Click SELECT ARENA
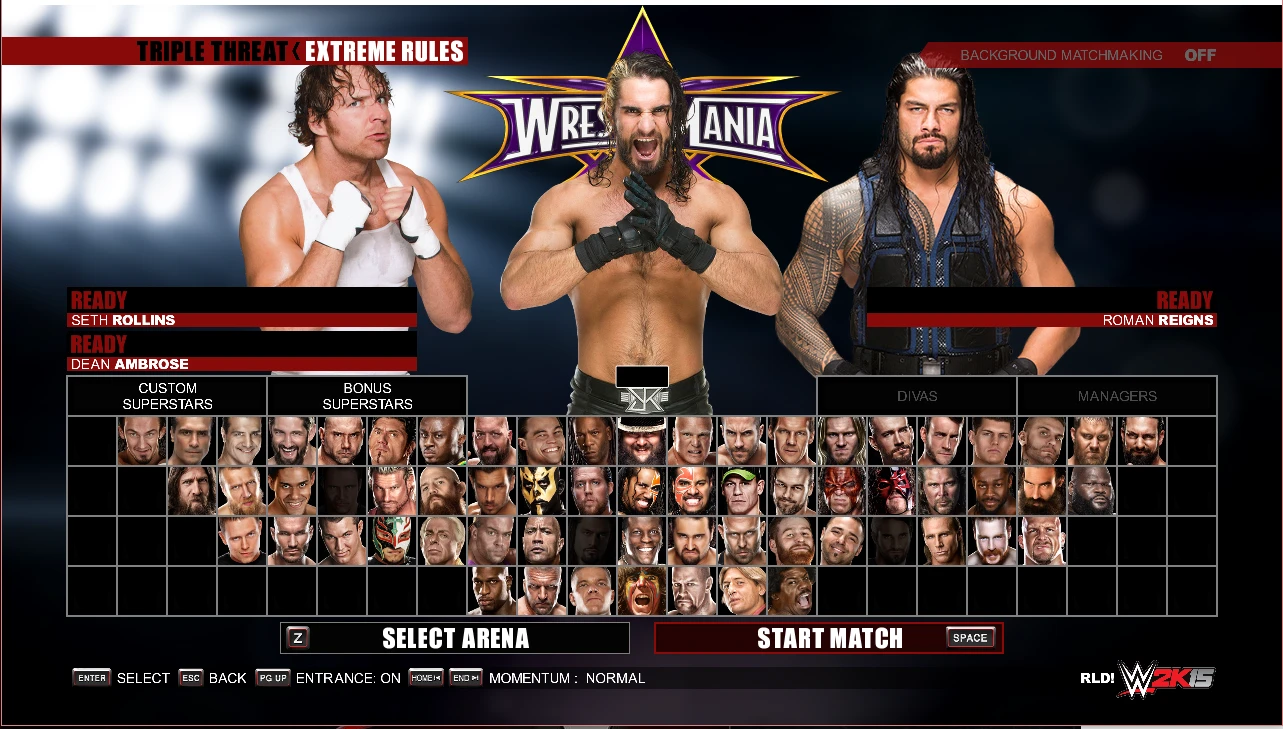Image resolution: width=1283 pixels, height=729 pixels. click(455, 637)
